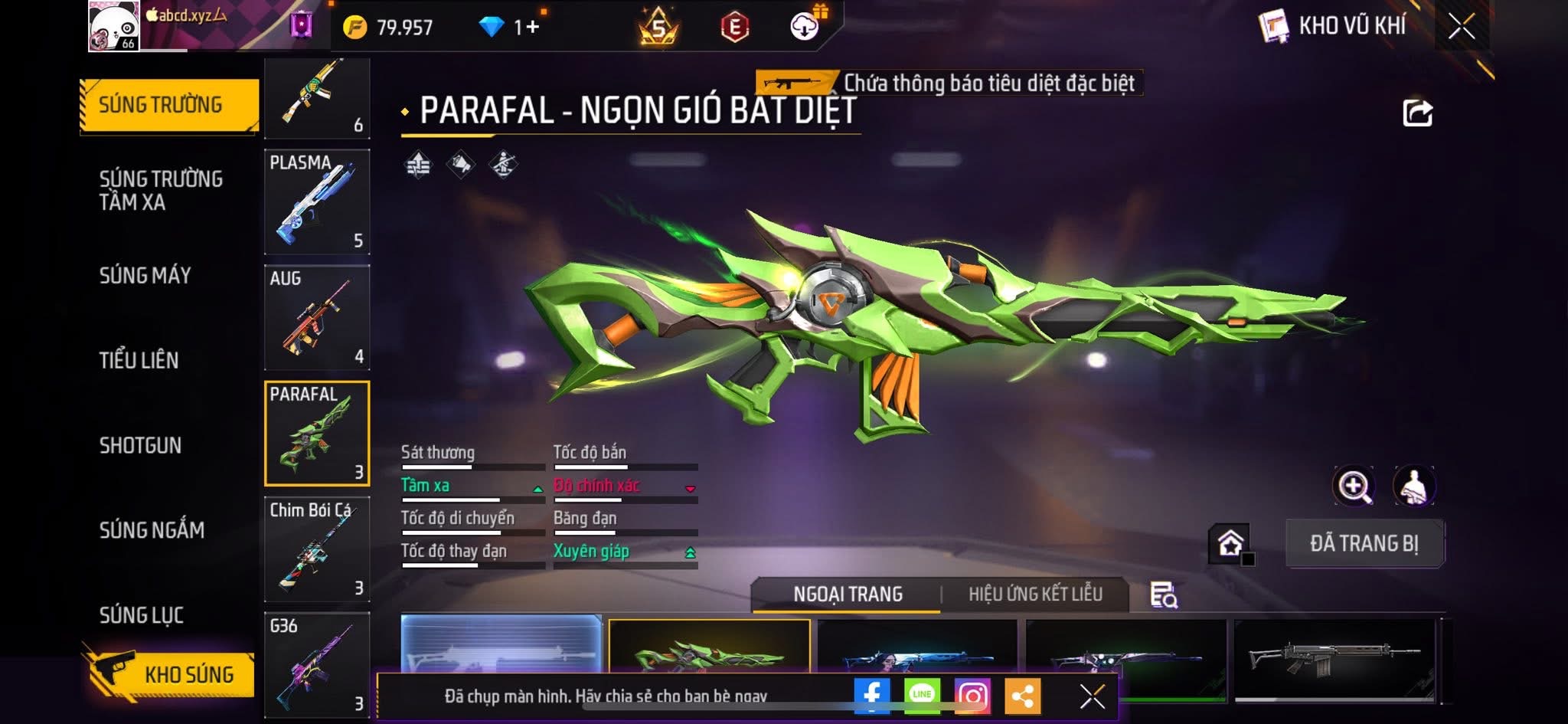The height and width of the screenshot is (724, 1568).
Task: Click the share arrow icon
Action: pyautogui.click(x=1417, y=113)
